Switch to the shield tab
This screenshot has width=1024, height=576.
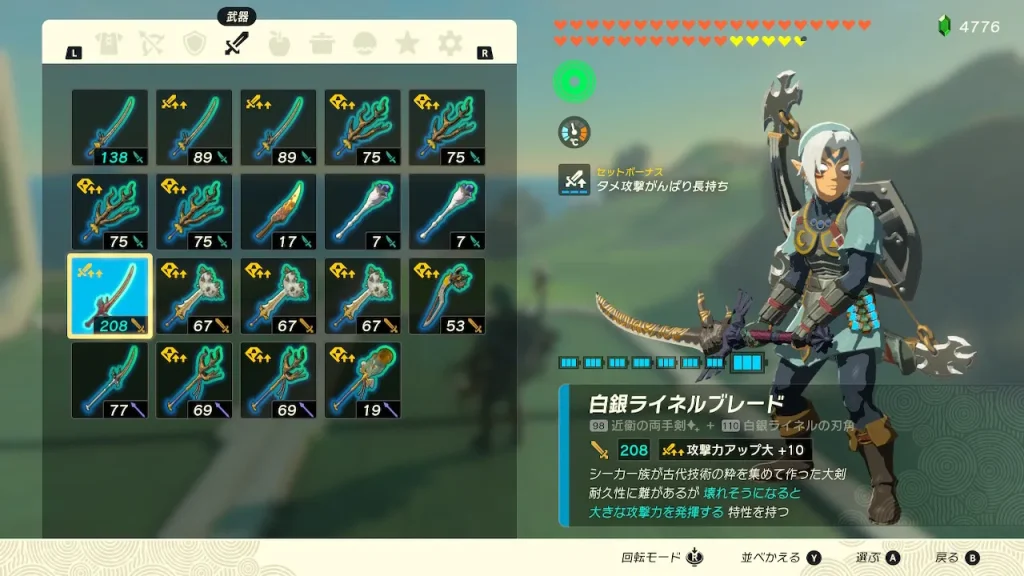[x=194, y=44]
